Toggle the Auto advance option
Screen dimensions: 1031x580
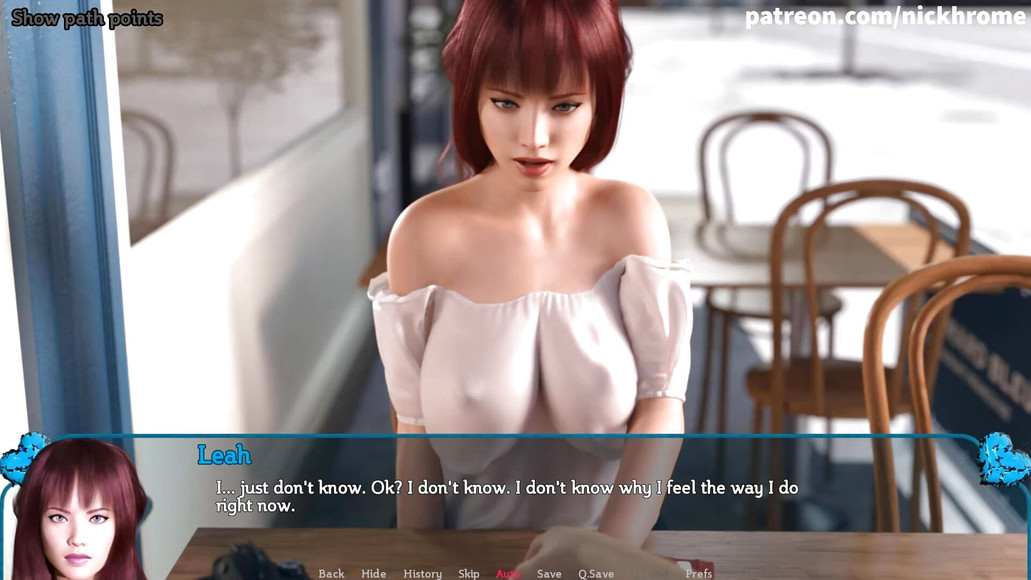[x=508, y=573]
